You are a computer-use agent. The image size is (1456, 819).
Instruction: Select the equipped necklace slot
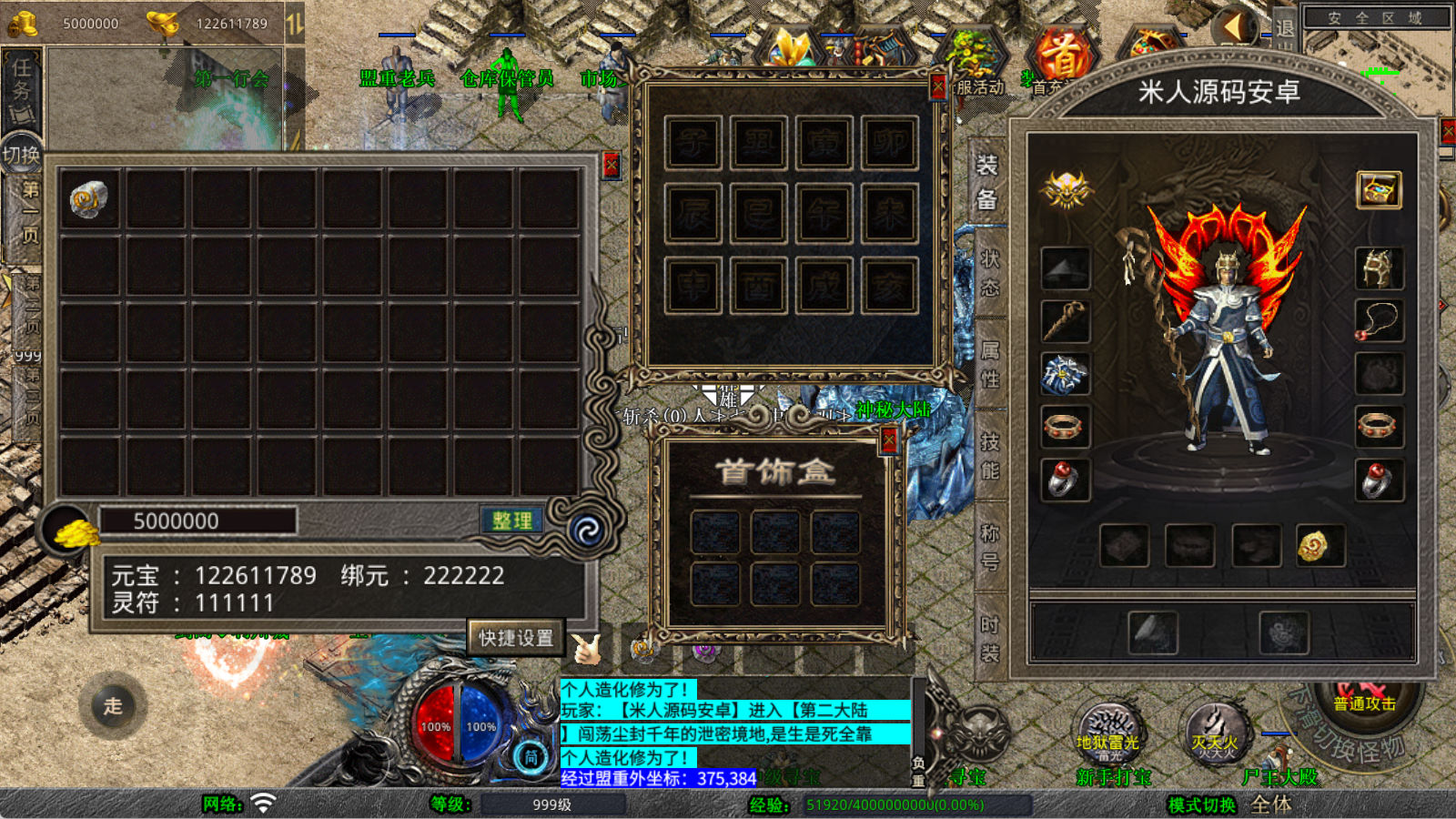pos(1378,321)
